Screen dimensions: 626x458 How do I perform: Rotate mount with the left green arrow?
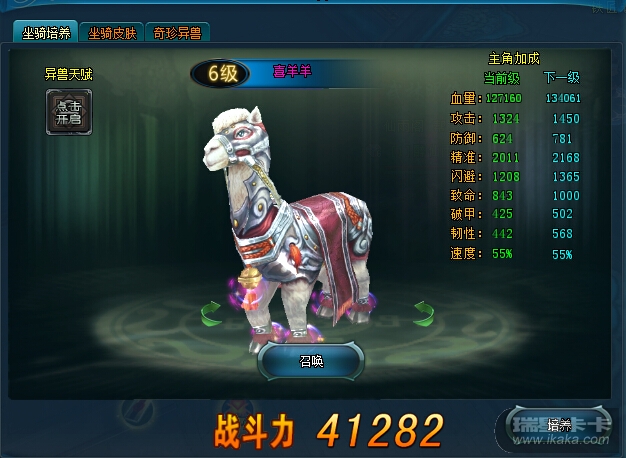tap(211, 314)
